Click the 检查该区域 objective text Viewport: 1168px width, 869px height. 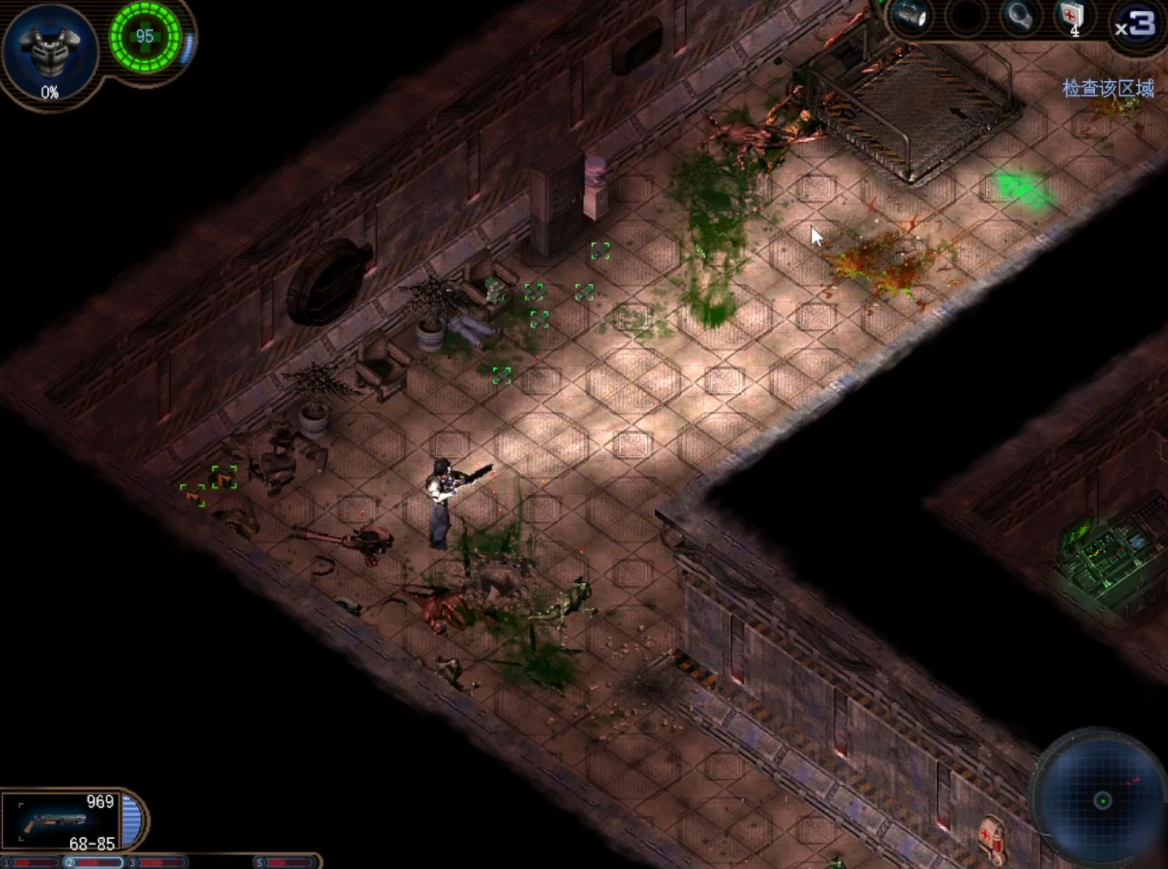(1108, 89)
